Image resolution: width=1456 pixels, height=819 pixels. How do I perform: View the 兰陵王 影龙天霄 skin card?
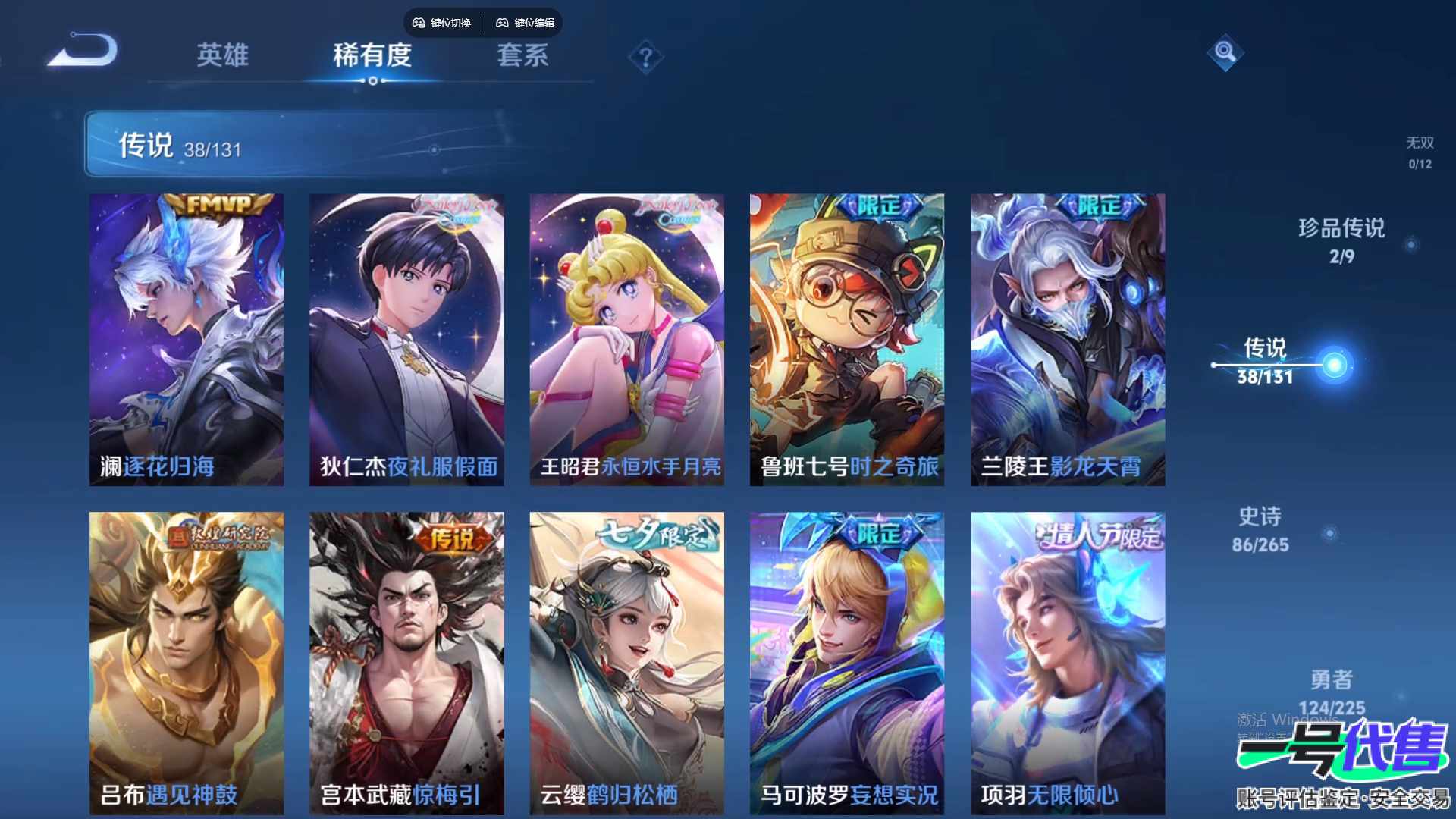point(1068,339)
